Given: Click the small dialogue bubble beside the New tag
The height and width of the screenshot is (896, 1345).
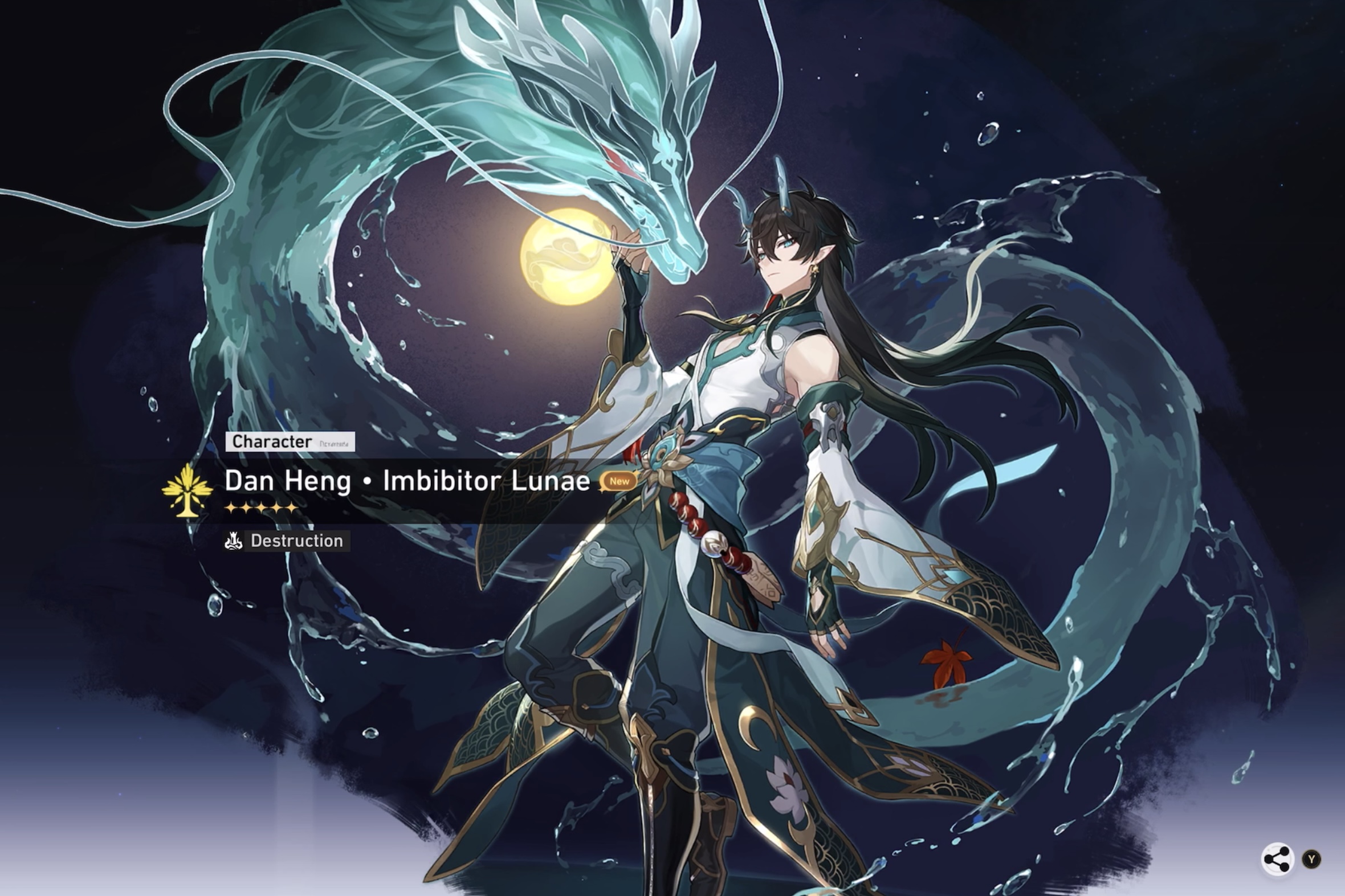Looking at the screenshot, I should point(620,482).
